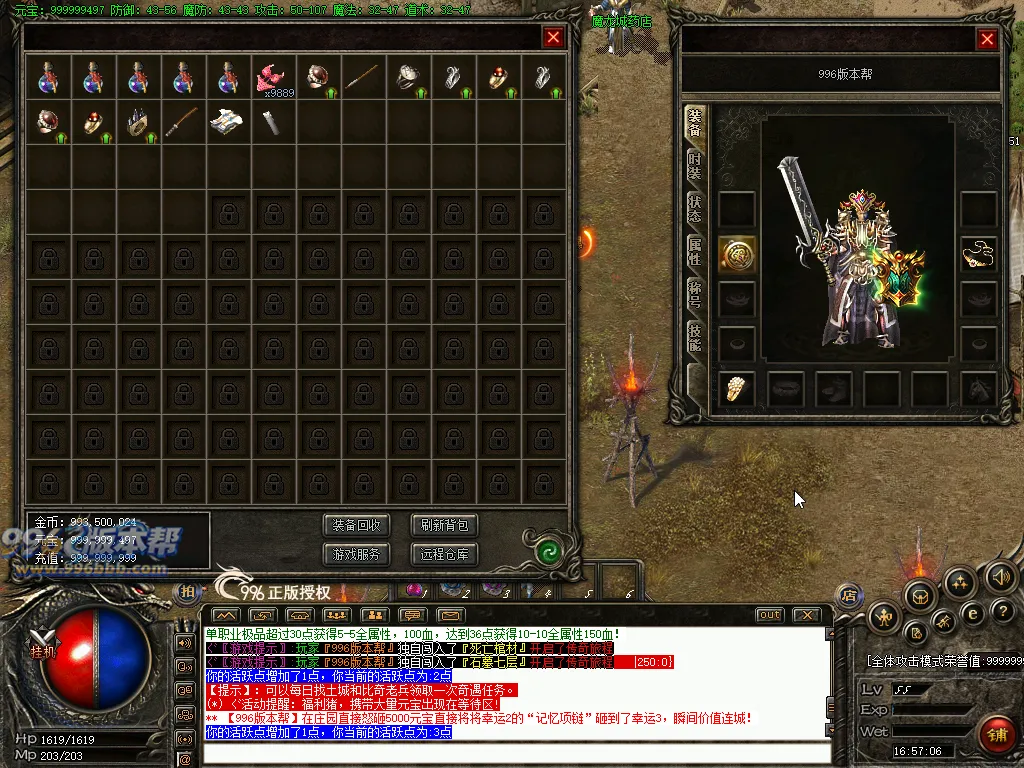This screenshot has height=768, width=1024.
Task: Click the sound speaker icon
Action: tap(1001, 576)
